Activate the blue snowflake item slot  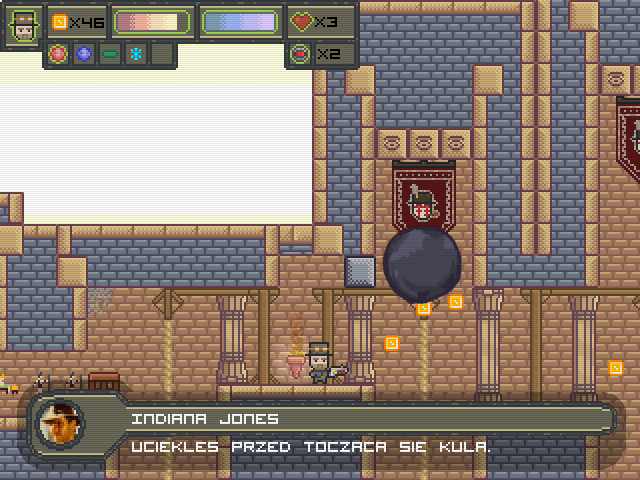coord(135,54)
